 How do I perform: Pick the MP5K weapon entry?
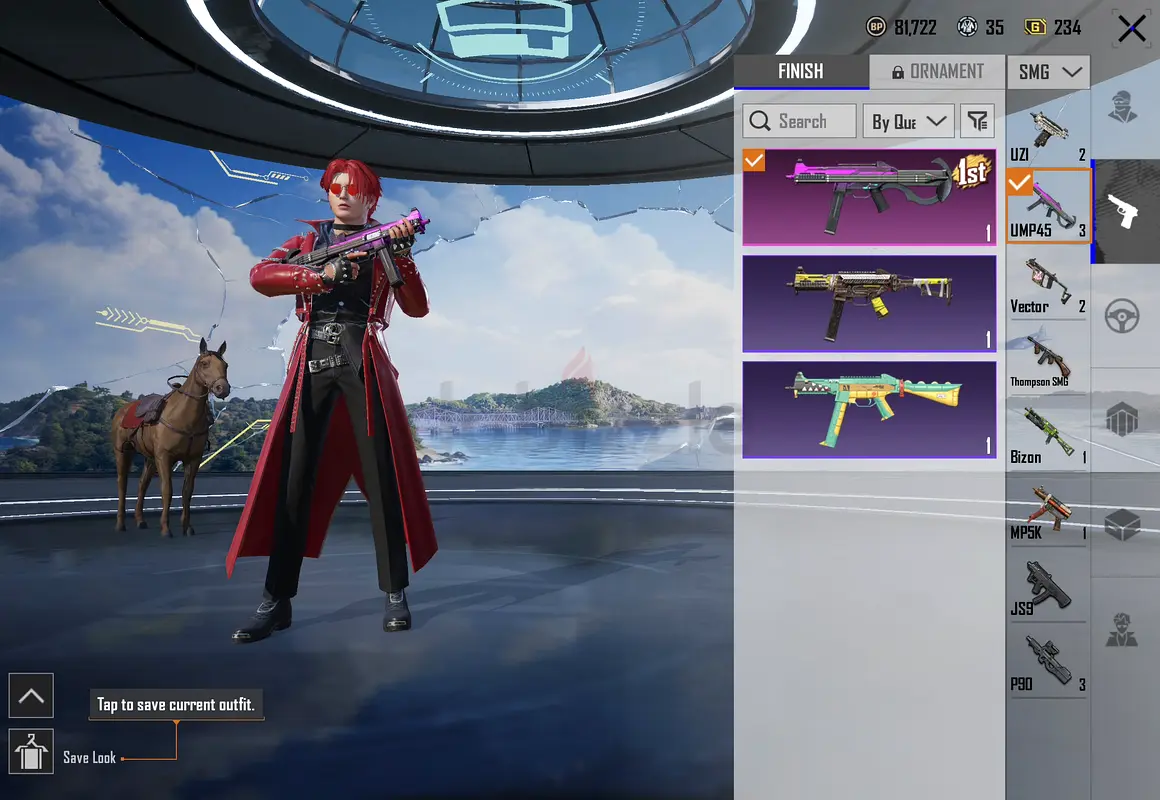click(1047, 511)
